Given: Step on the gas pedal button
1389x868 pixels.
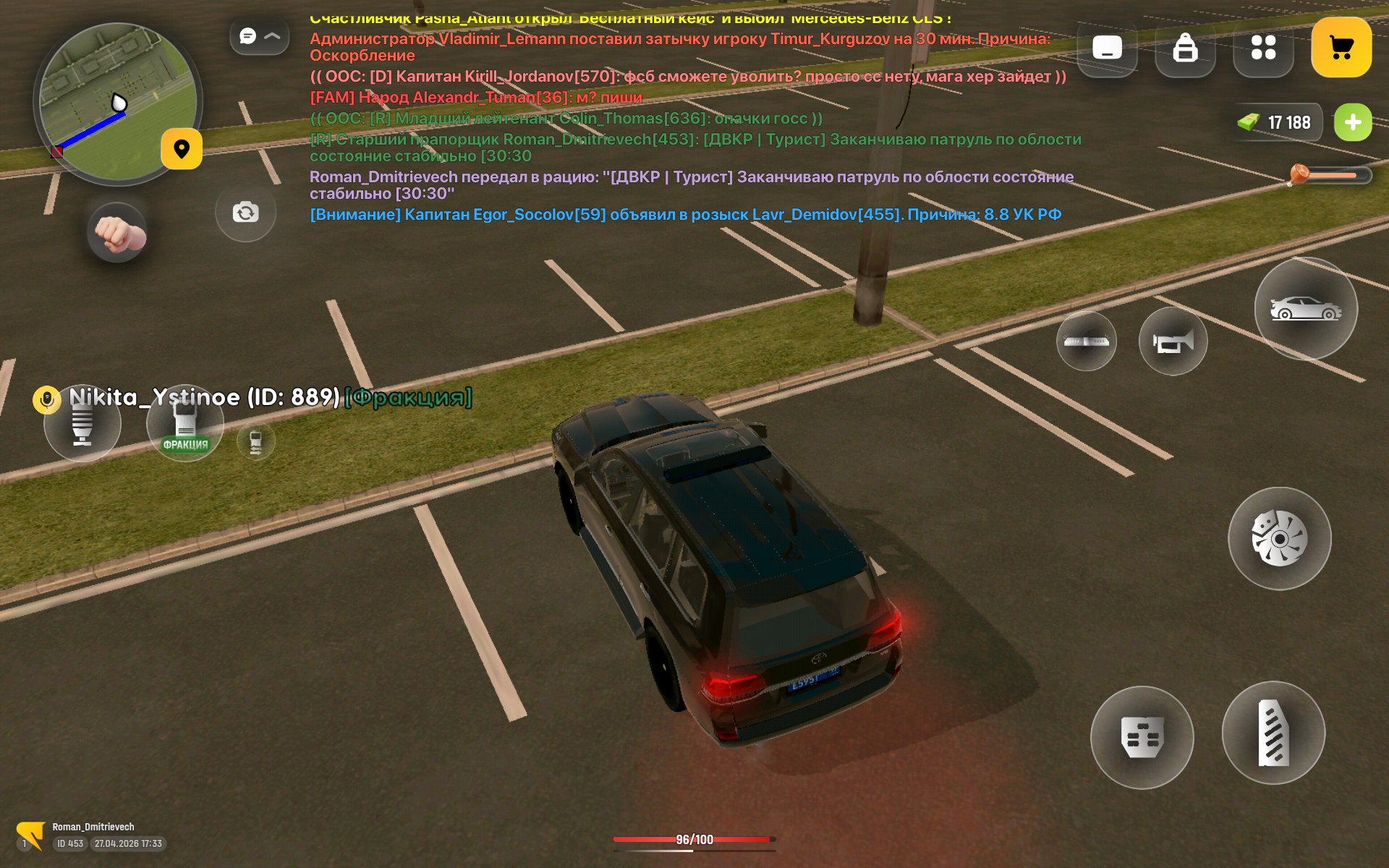Looking at the screenshot, I should [1273, 733].
